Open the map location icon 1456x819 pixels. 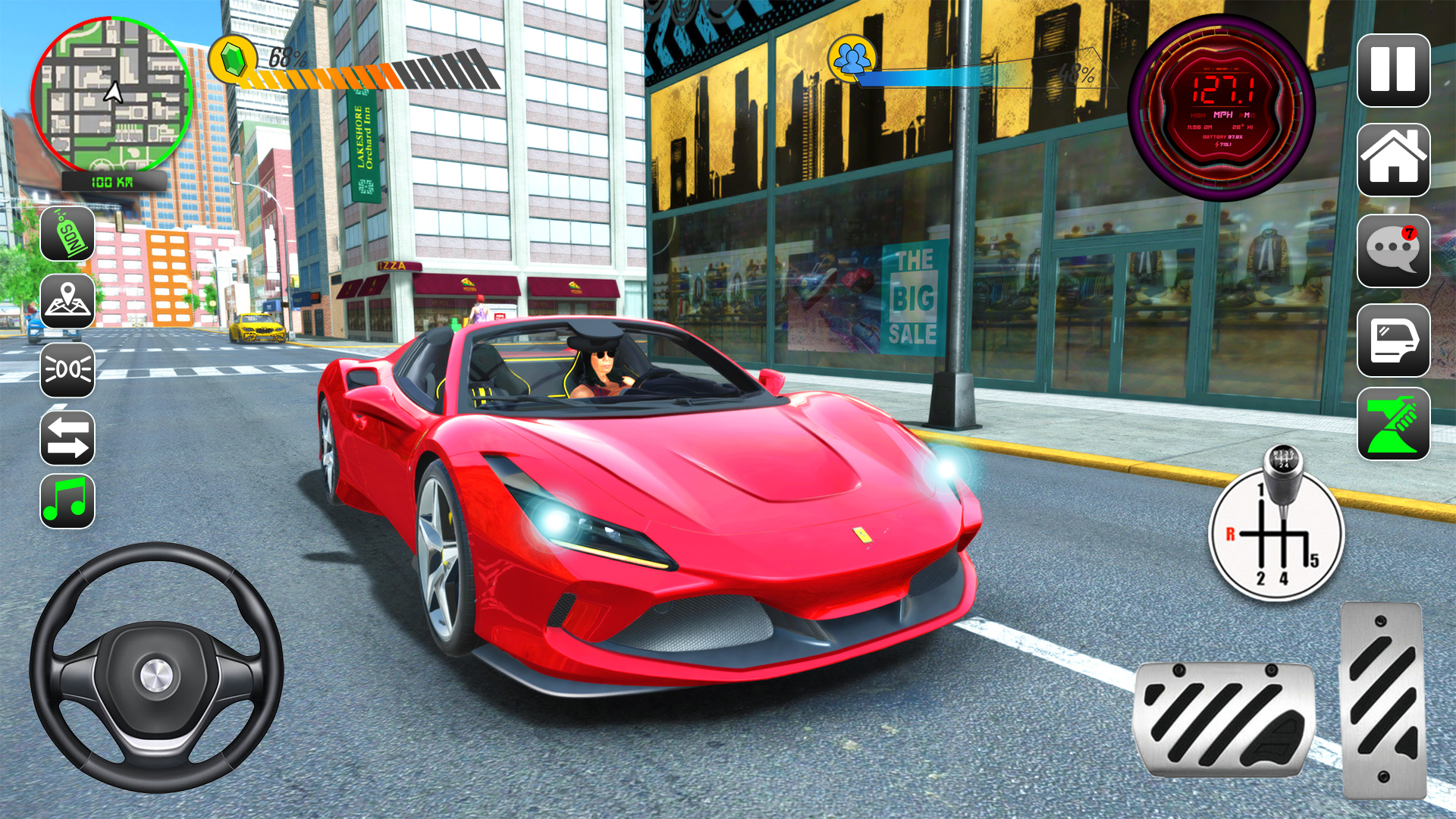click(x=67, y=300)
